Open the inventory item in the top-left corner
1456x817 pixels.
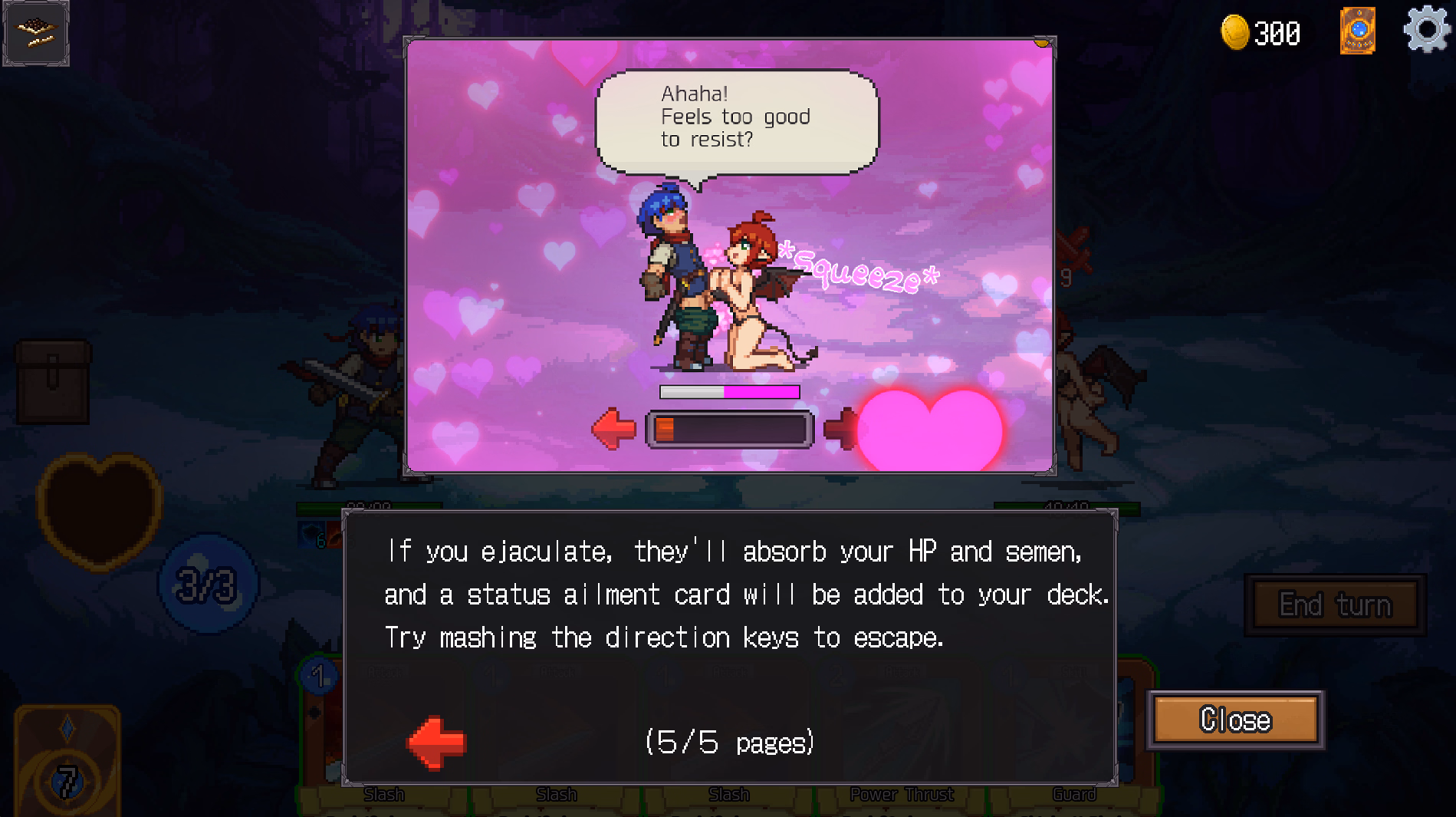pyautogui.click(x=35, y=32)
